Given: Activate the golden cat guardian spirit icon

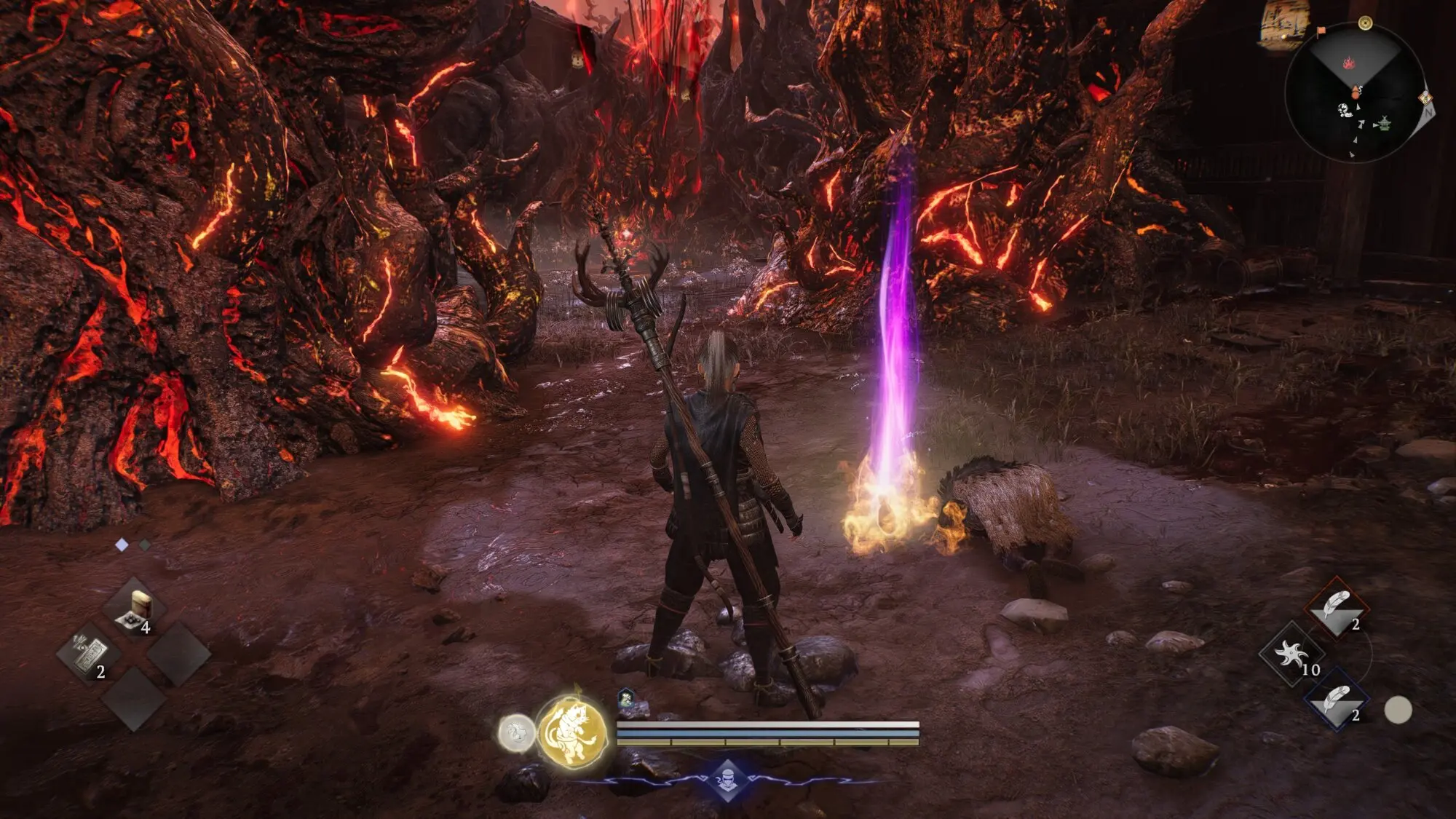Looking at the screenshot, I should coord(573,732).
